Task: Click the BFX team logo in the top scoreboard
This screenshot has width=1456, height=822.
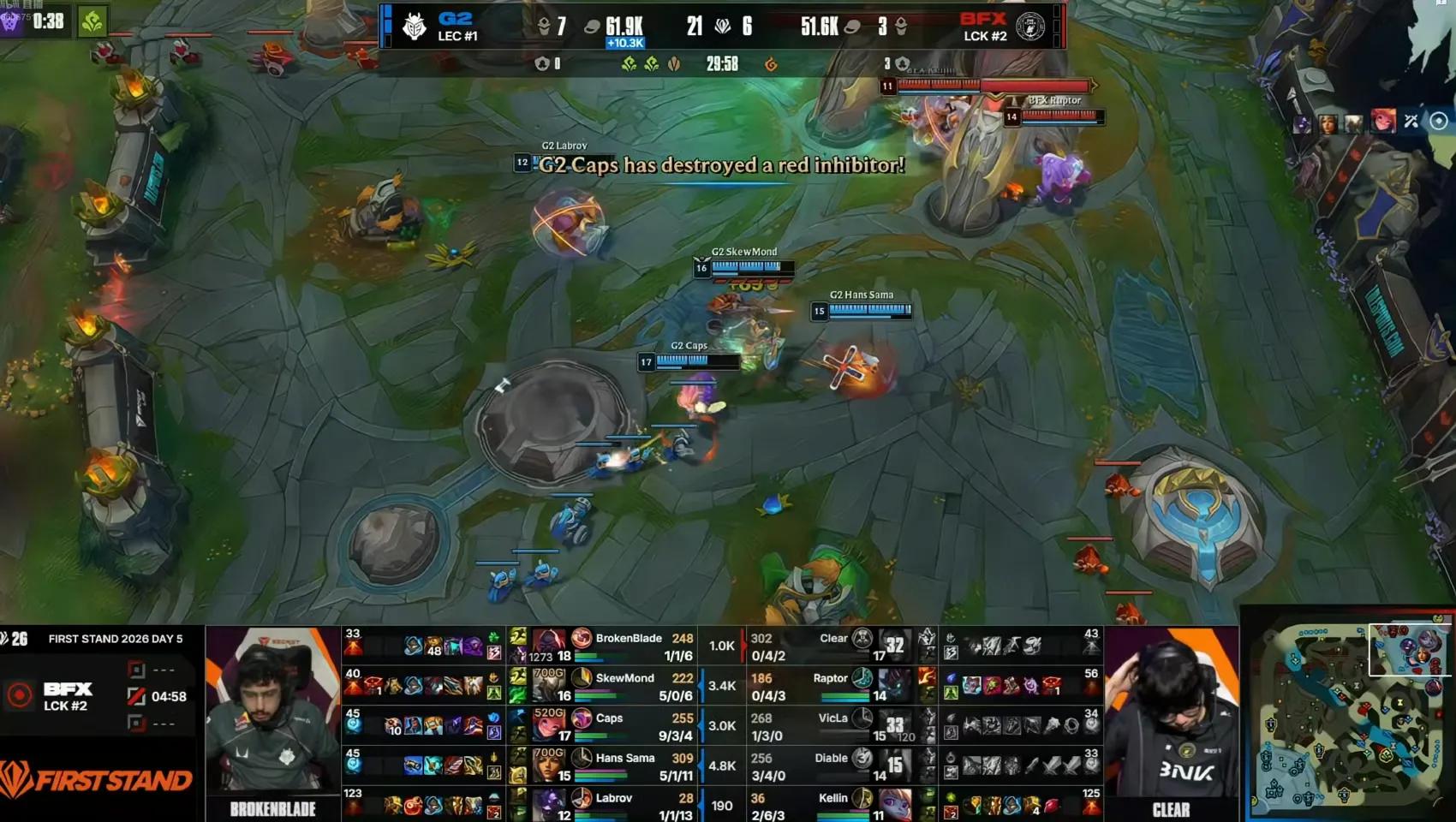Action: point(1029,27)
